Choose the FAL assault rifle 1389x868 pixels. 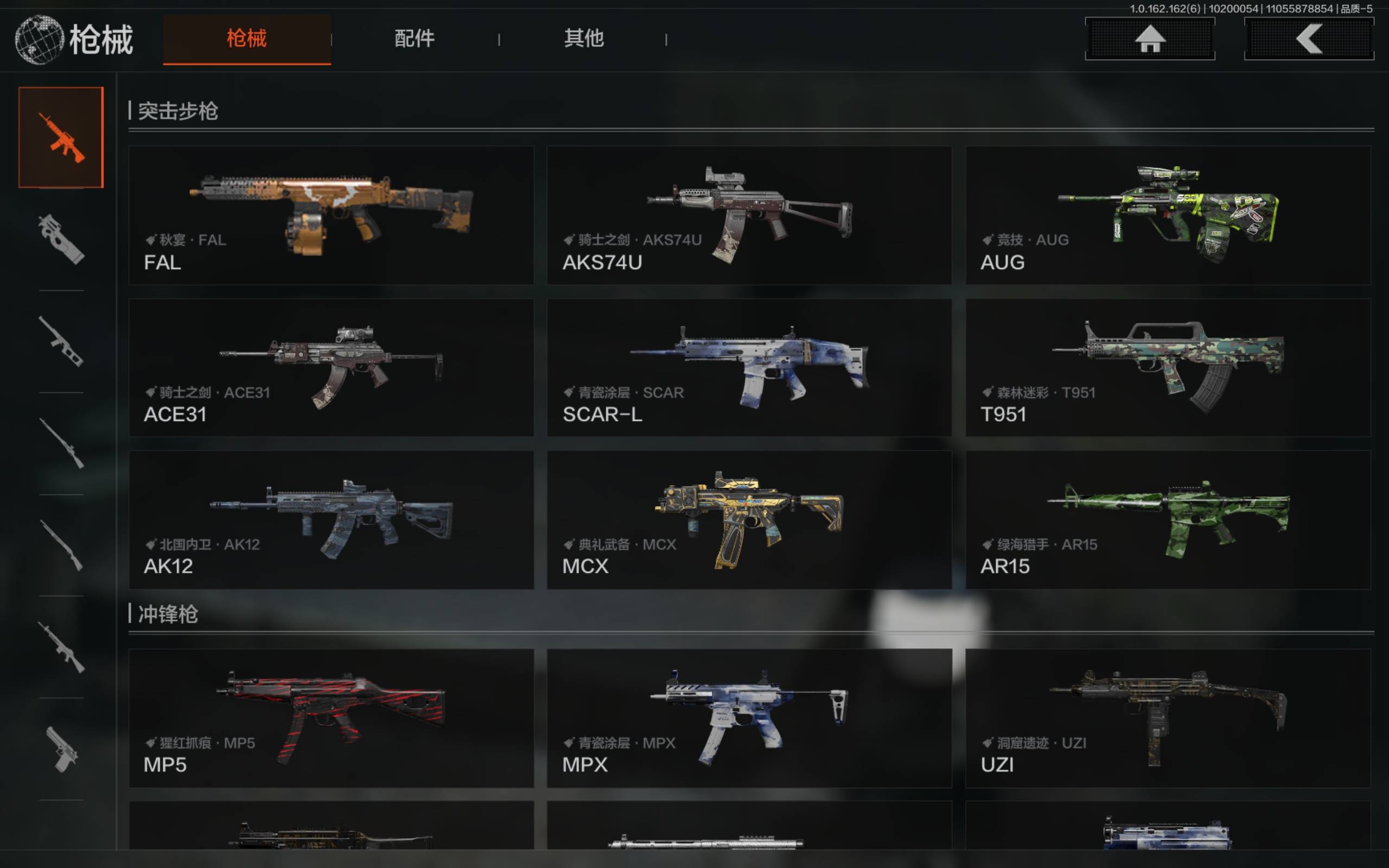pos(331,215)
